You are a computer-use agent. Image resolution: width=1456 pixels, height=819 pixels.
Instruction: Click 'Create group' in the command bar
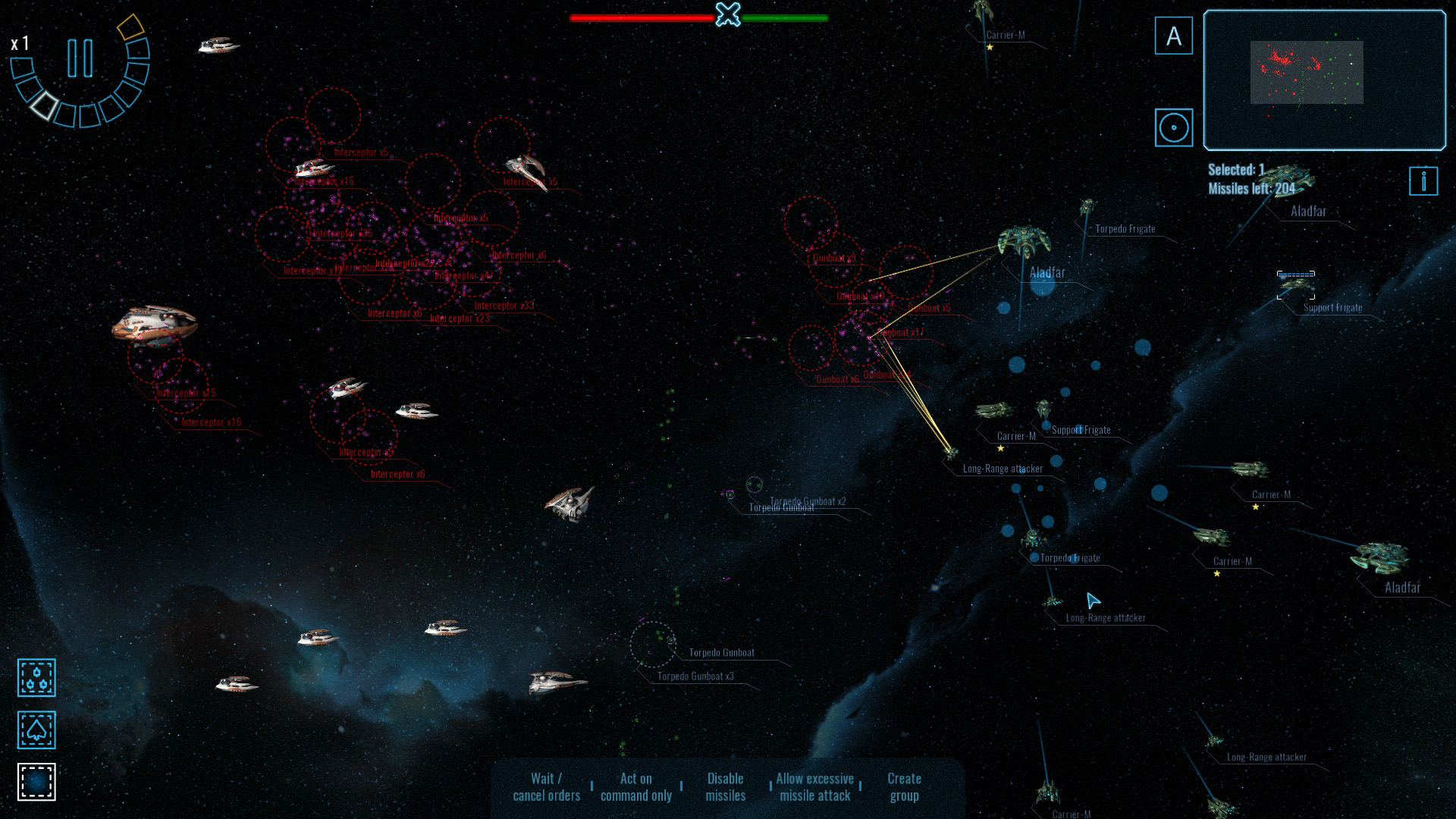click(x=904, y=786)
